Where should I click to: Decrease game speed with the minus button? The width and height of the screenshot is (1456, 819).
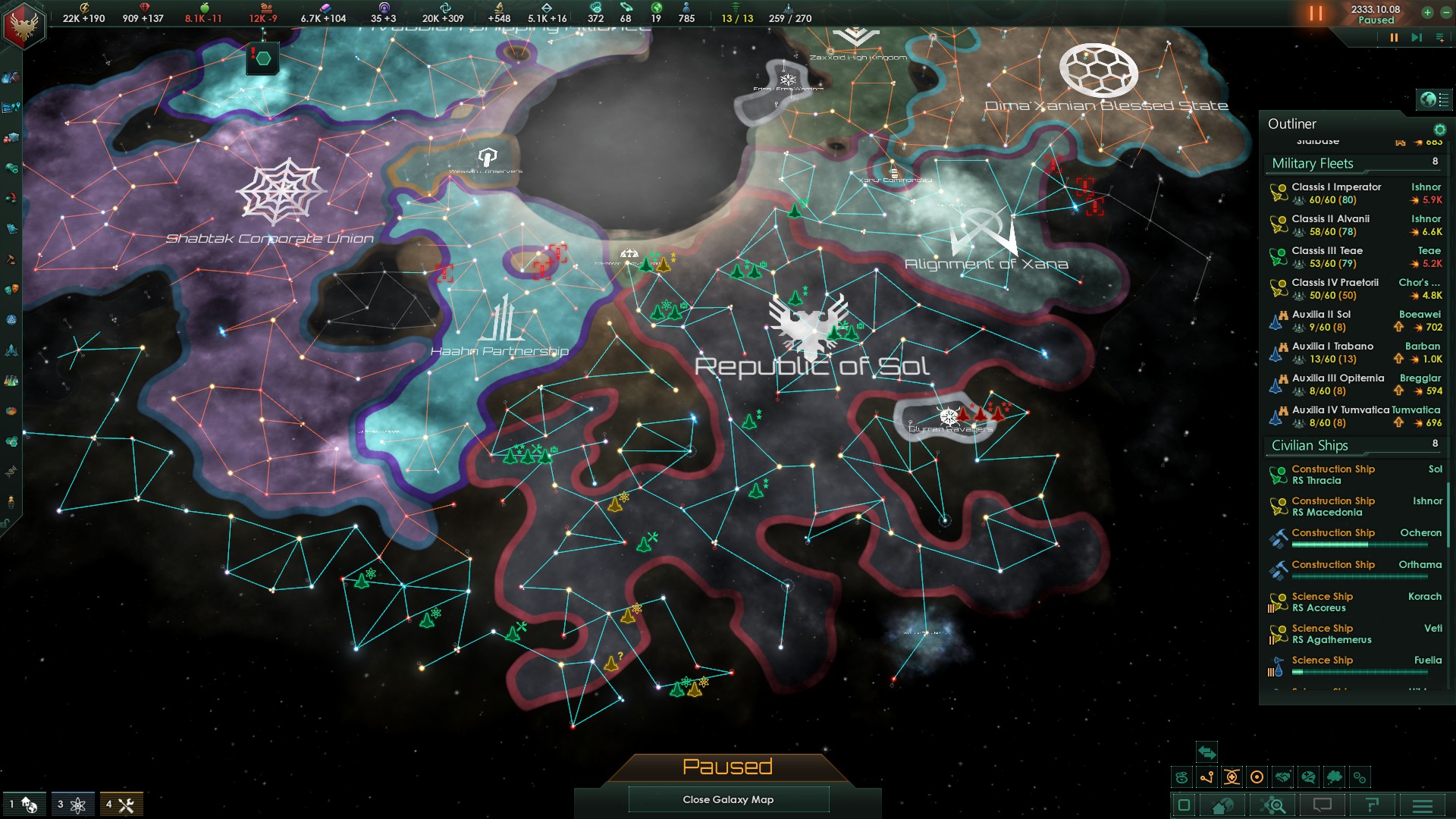pyautogui.click(x=1445, y=12)
